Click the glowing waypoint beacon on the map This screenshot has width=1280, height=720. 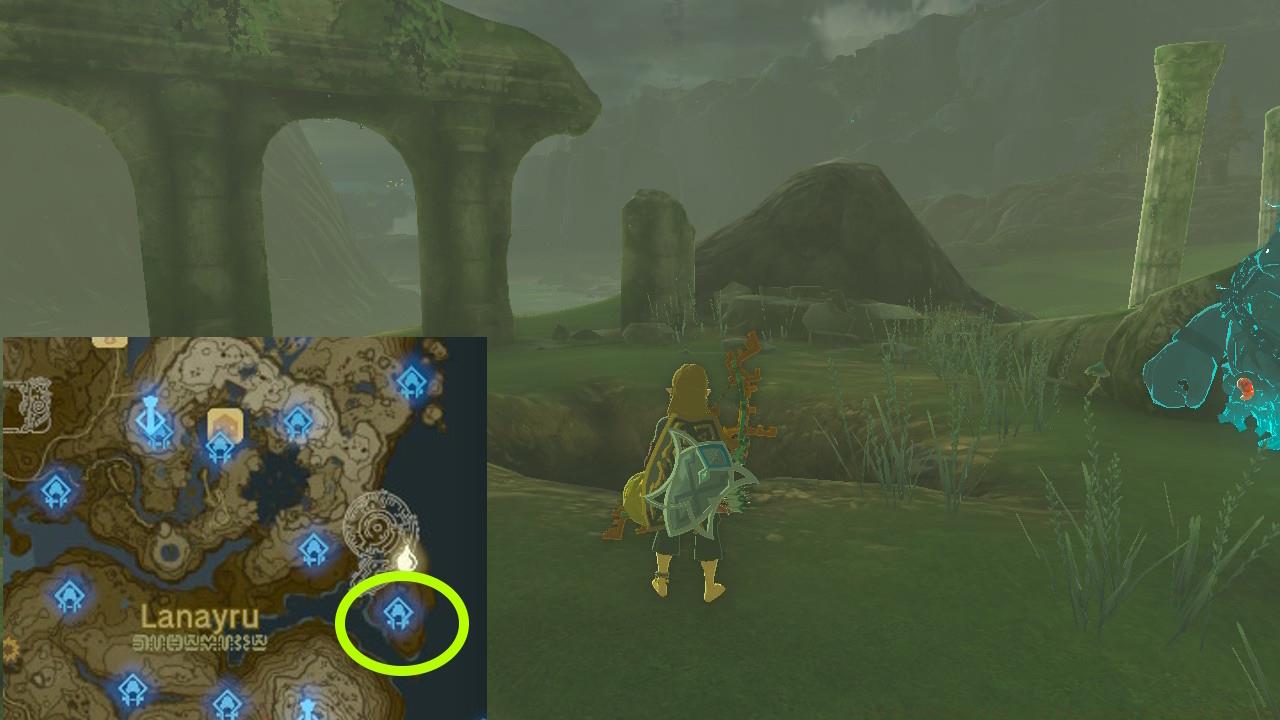point(406,557)
